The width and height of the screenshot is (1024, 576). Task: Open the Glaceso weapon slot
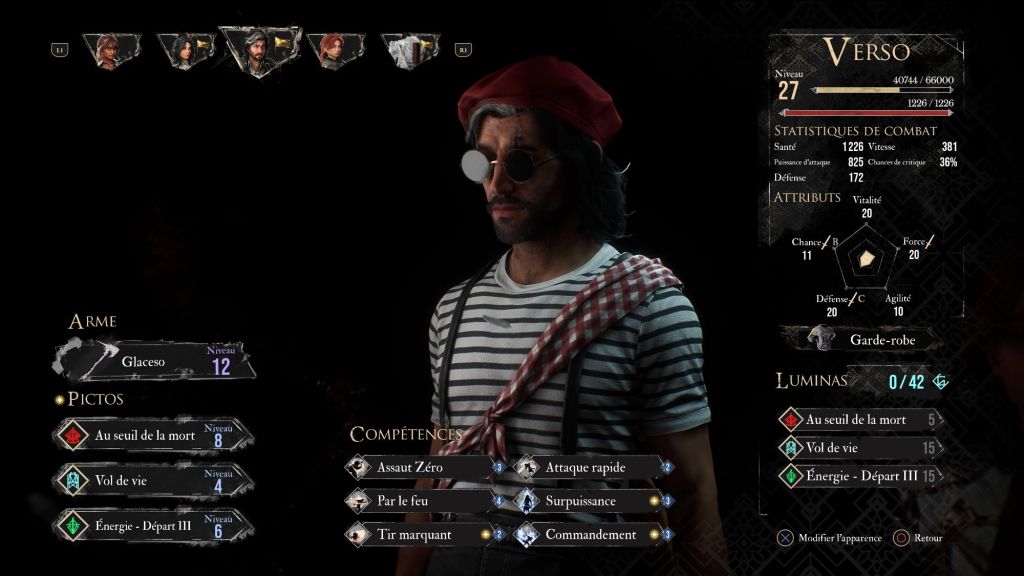coord(155,361)
